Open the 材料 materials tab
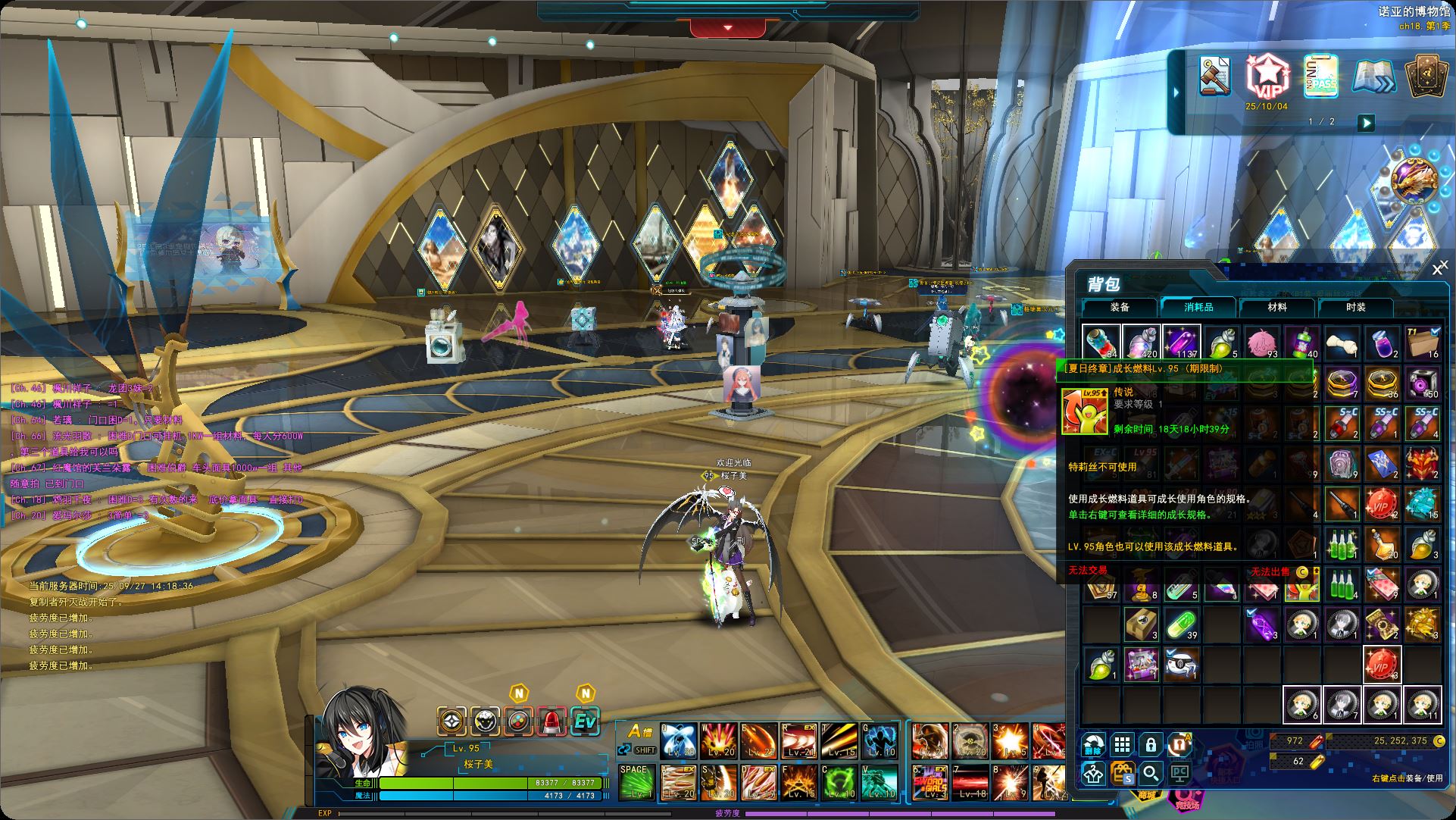Viewport: 1456px width, 820px height. (x=1277, y=307)
